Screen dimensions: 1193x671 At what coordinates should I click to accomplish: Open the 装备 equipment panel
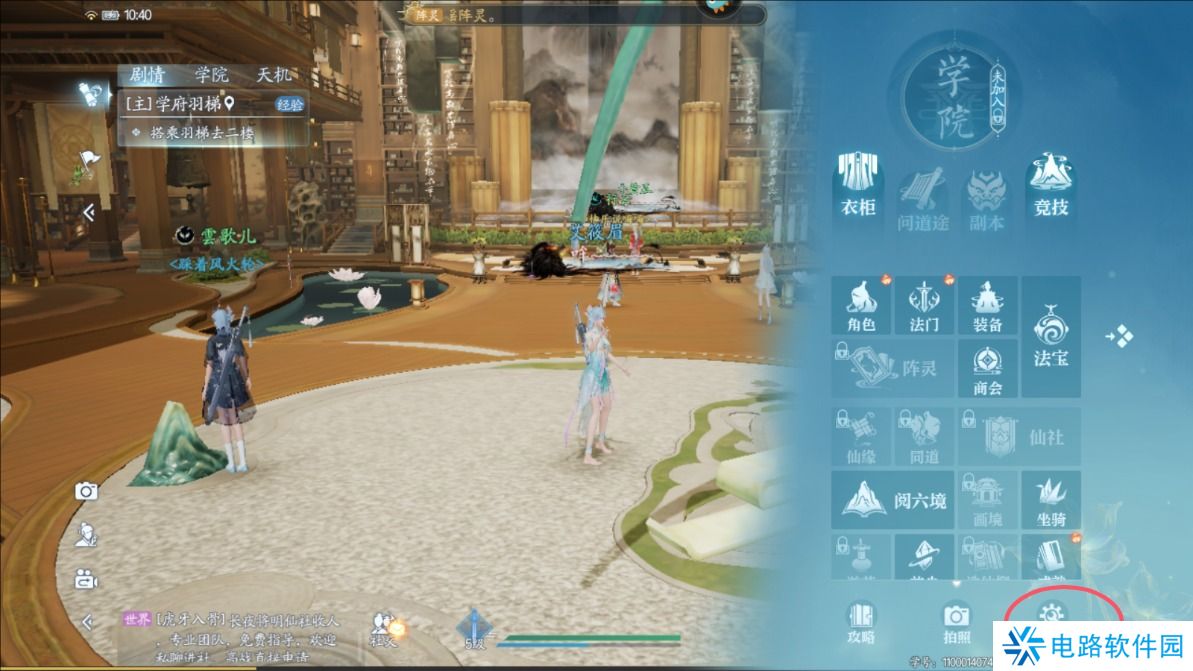point(988,306)
